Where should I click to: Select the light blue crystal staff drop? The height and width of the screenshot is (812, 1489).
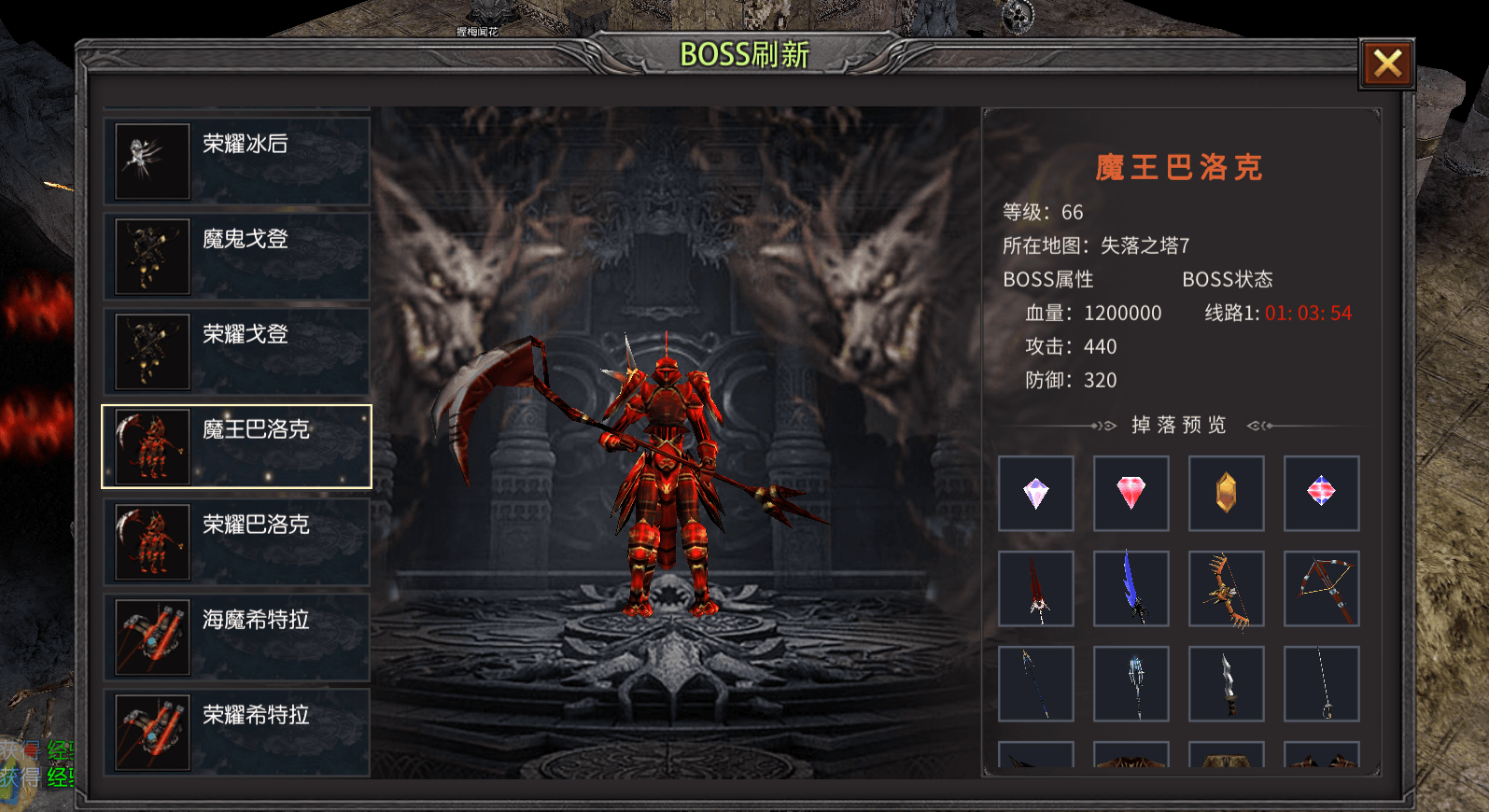click(x=1131, y=684)
